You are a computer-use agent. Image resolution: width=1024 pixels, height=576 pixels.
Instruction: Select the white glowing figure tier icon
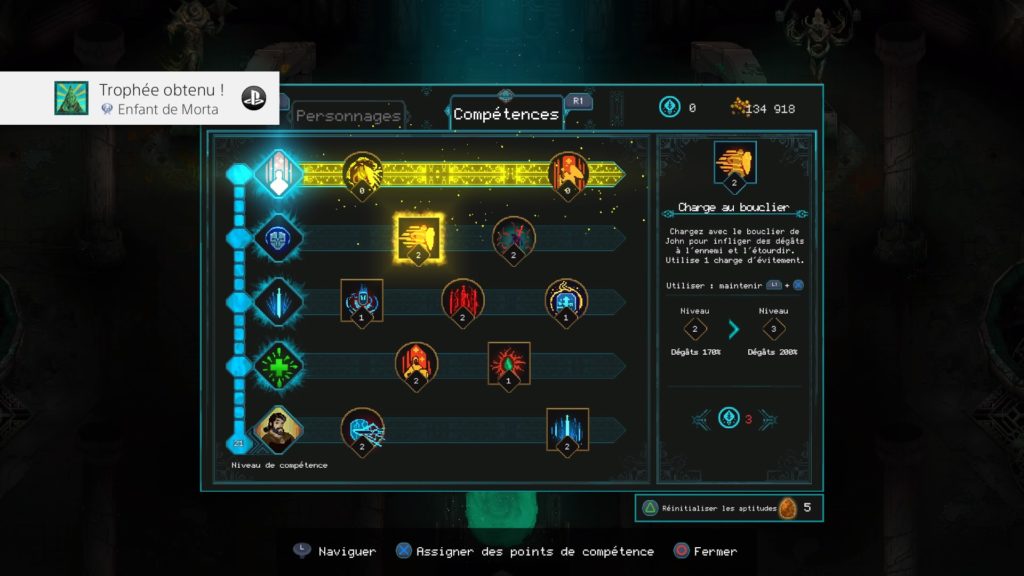(x=278, y=174)
